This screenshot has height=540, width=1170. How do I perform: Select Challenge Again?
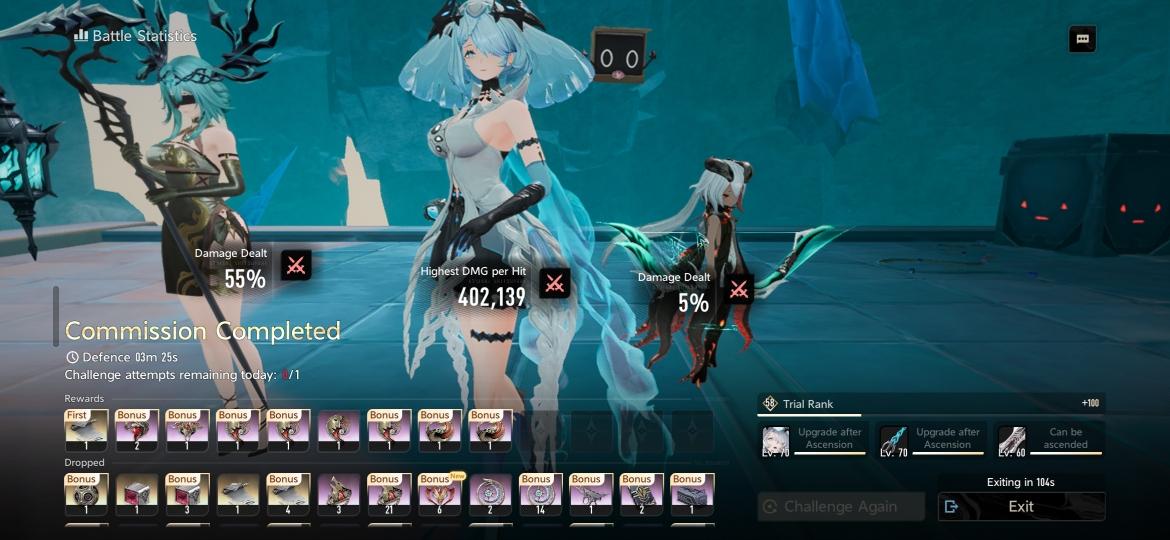coord(840,506)
